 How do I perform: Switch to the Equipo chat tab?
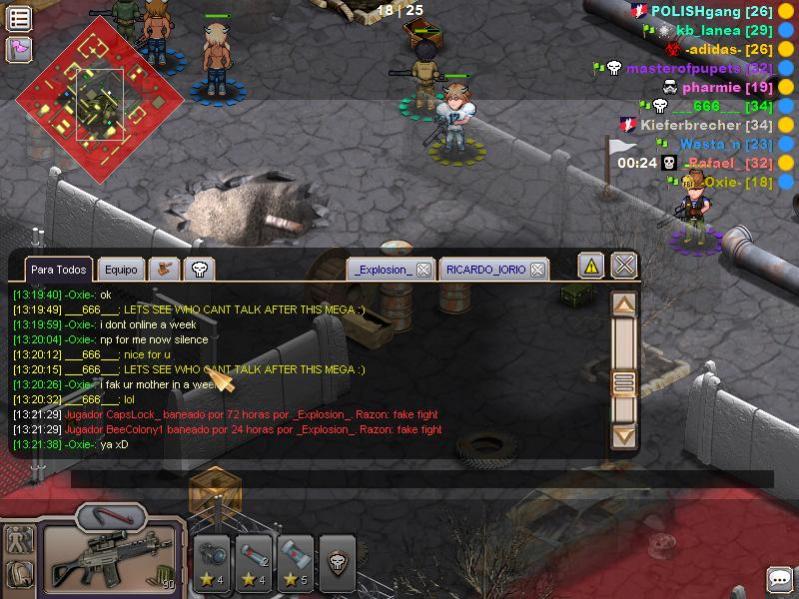(x=121, y=269)
